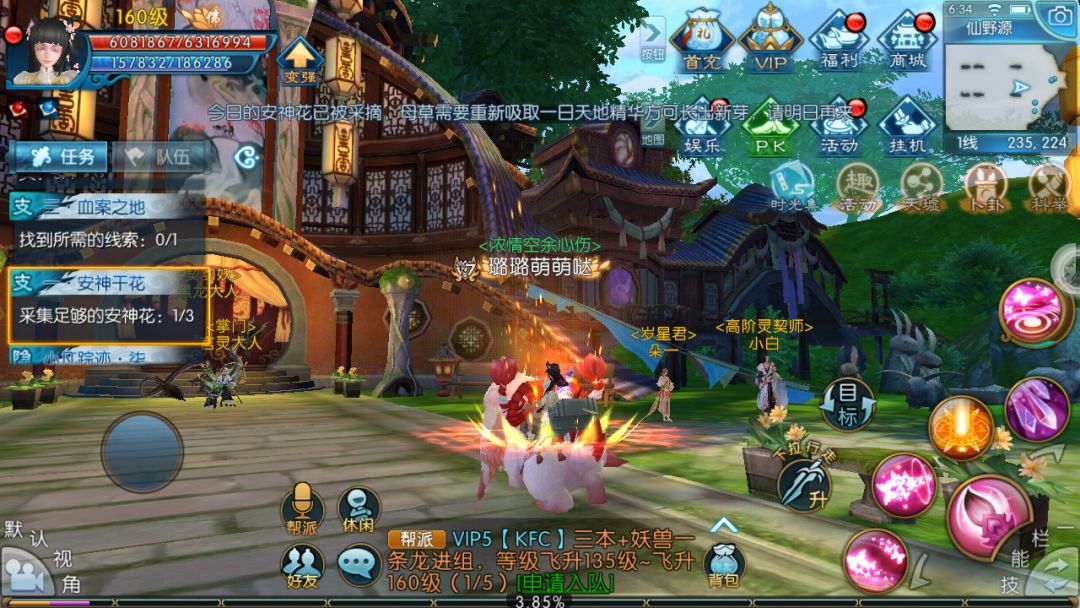
Task: Open the 好友 friends list
Action: click(x=301, y=566)
